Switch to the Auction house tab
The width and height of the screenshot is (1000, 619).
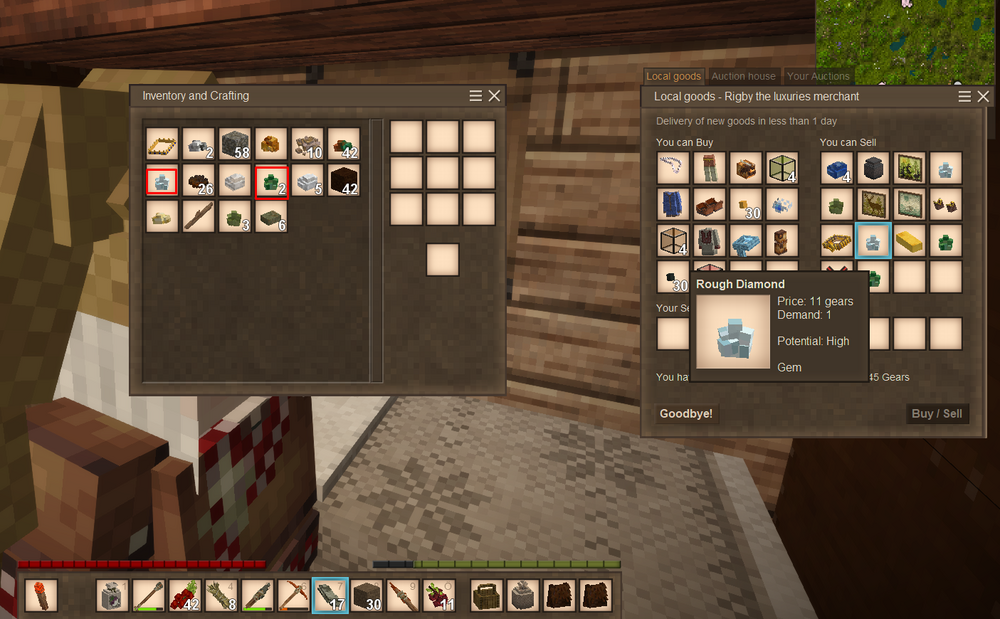[743, 76]
